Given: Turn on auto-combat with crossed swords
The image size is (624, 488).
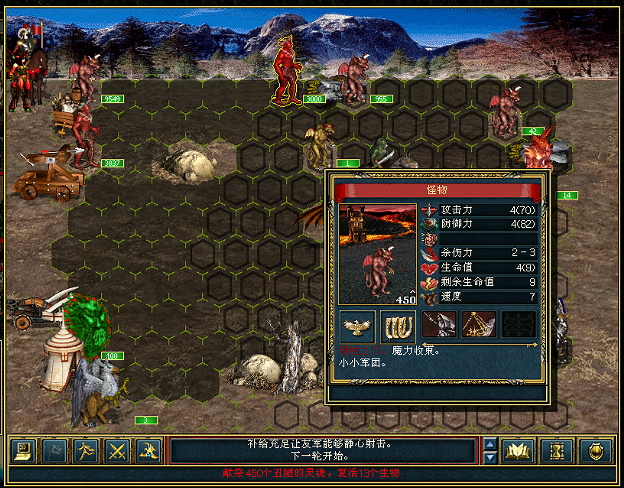Looking at the screenshot, I should [119, 450].
